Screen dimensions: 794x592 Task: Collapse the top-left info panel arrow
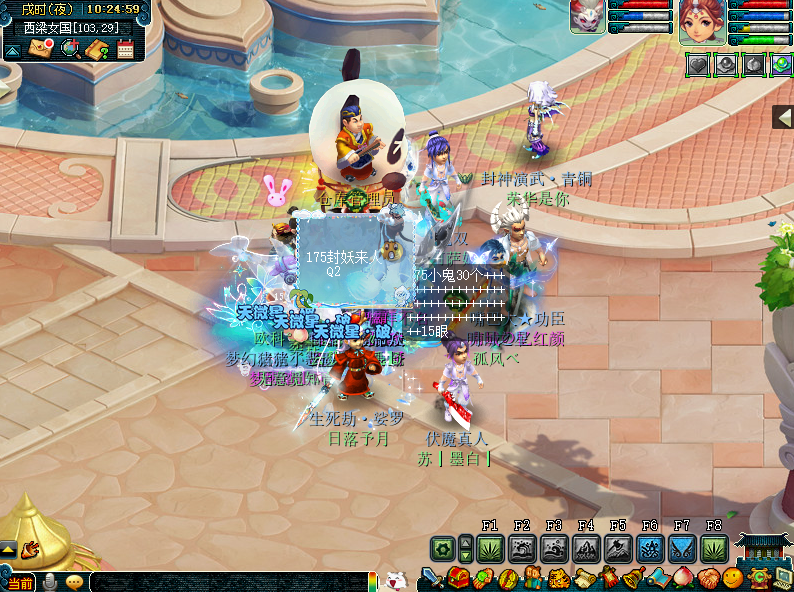click(x=13, y=50)
